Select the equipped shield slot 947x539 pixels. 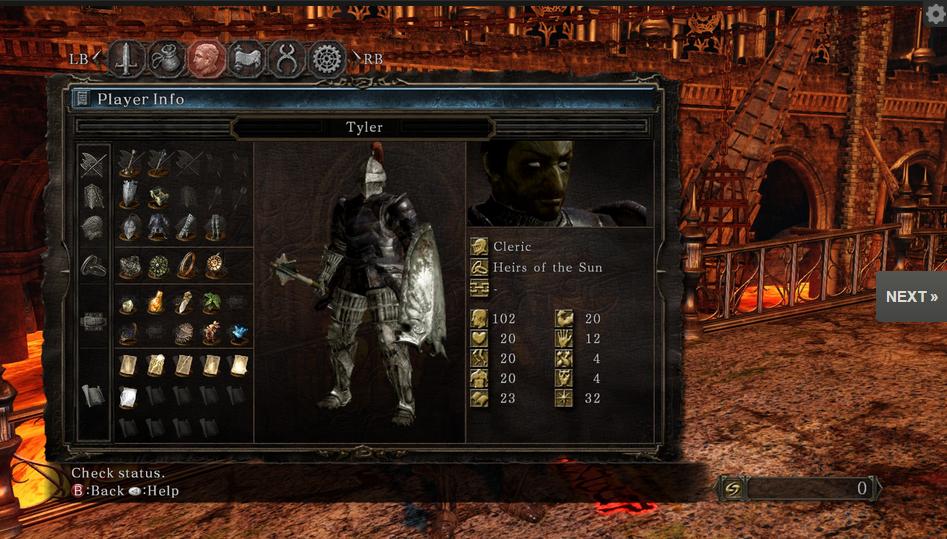pyautogui.click(x=130, y=193)
